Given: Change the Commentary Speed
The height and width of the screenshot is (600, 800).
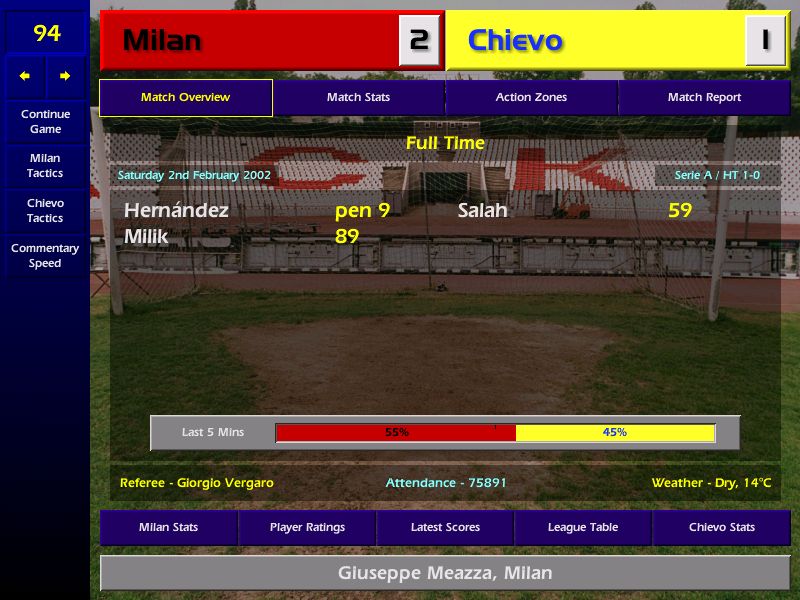Looking at the screenshot, I should pyautogui.click(x=45, y=256).
